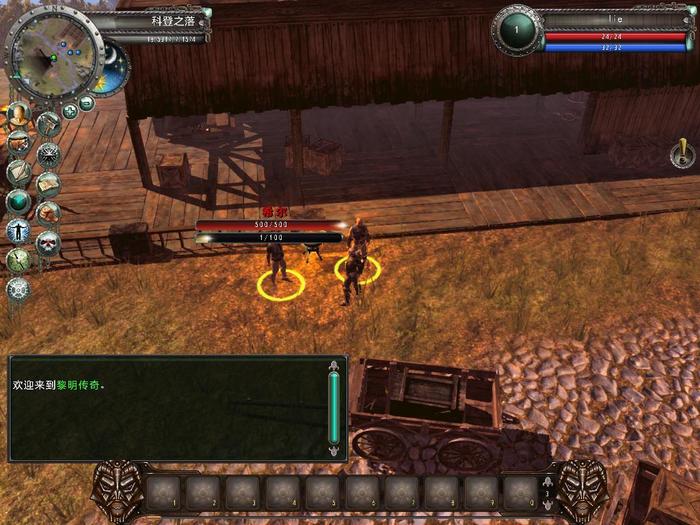Click the yellow exclamation mark alert icon
This screenshot has width=700, height=525.
[x=682, y=153]
